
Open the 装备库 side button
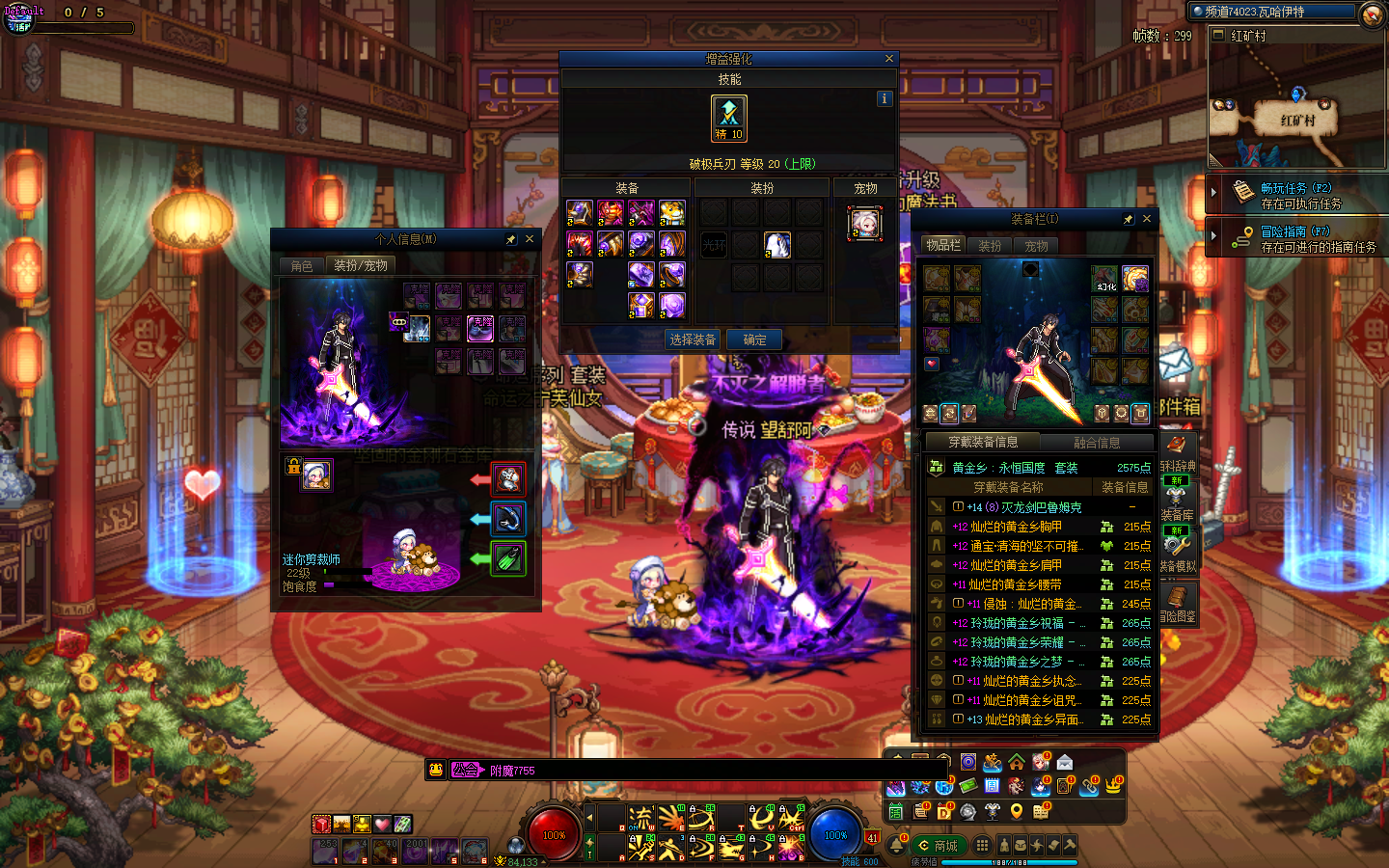click(x=1177, y=503)
